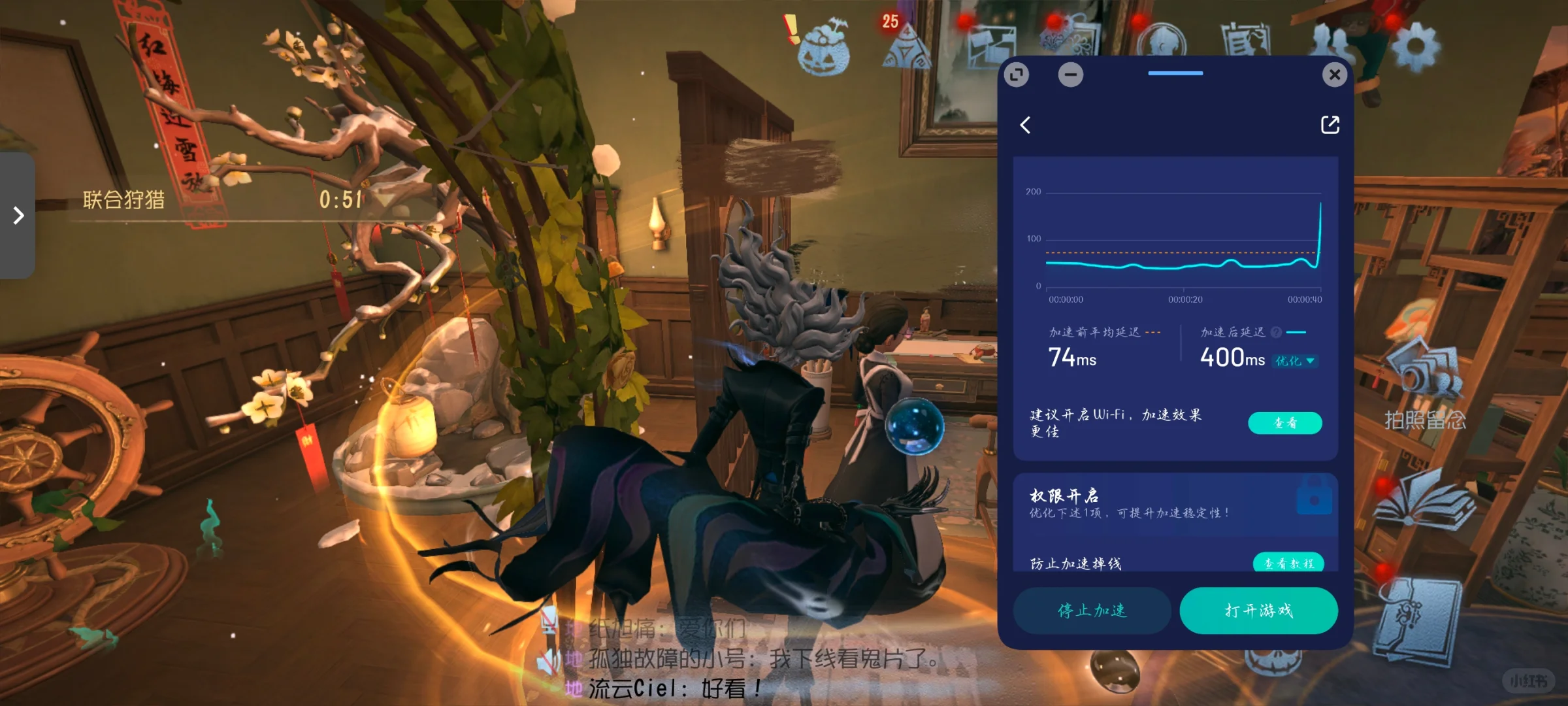1568x706 pixels.
Task: Open the triangular dice icon with 25 badge
Action: click(x=905, y=47)
